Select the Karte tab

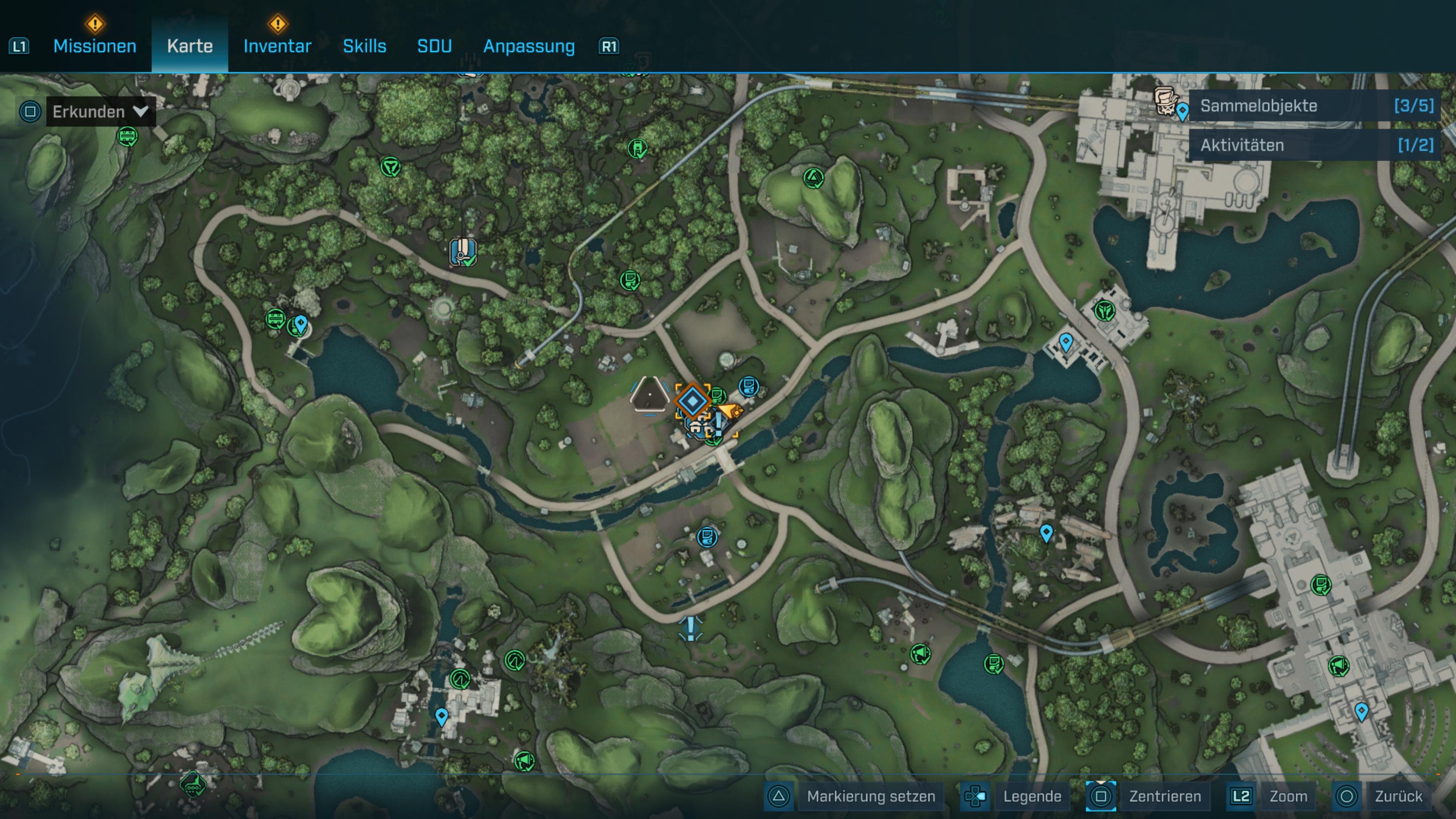(190, 46)
